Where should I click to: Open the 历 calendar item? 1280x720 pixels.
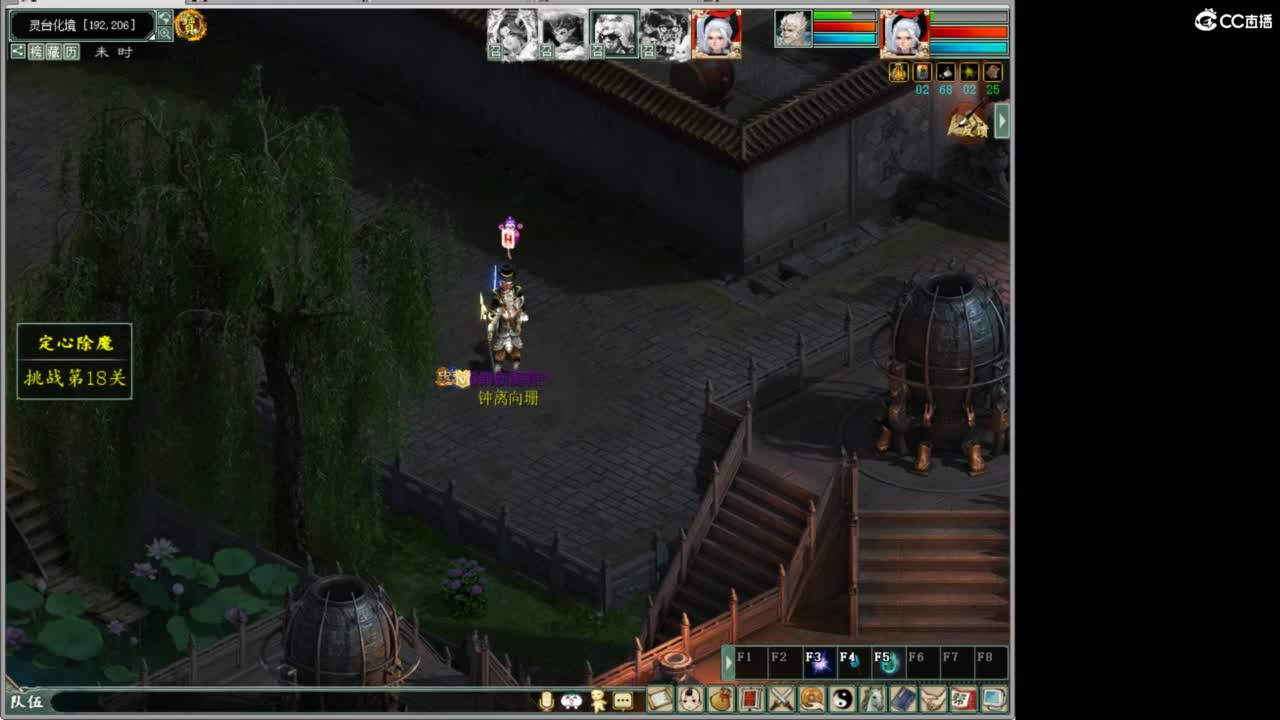[70, 52]
